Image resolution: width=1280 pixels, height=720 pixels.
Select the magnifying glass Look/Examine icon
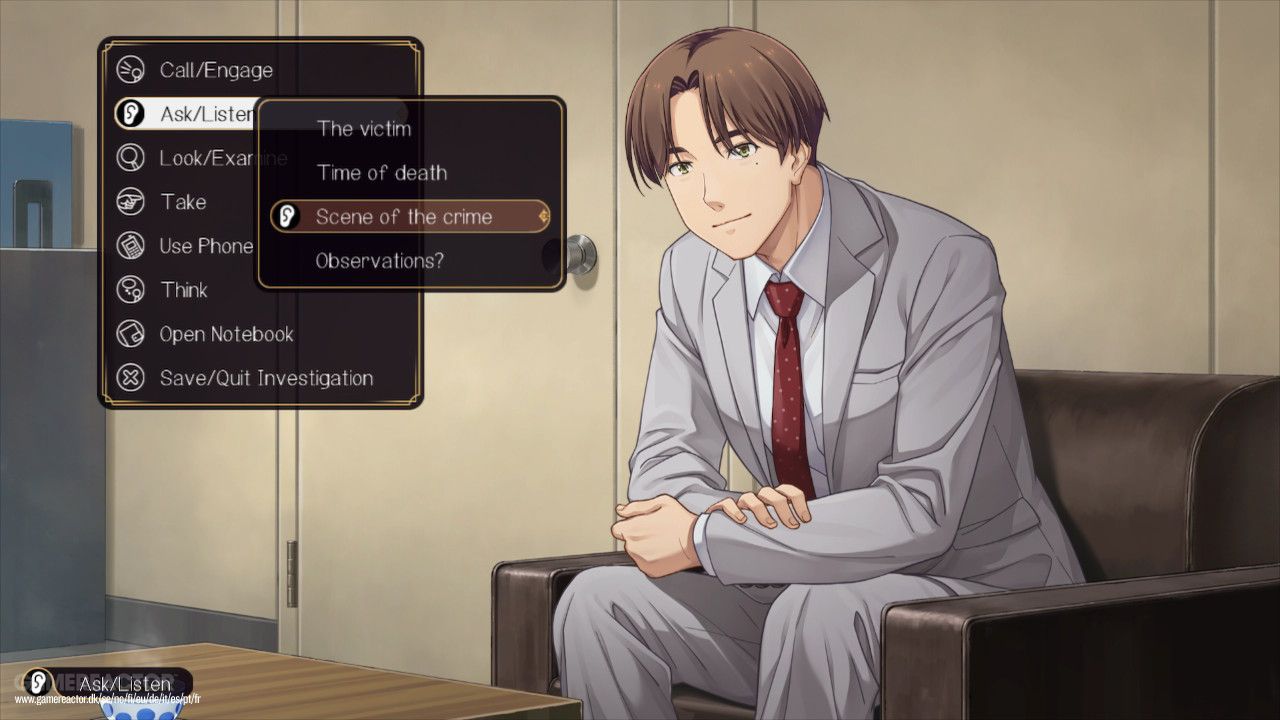click(x=131, y=158)
